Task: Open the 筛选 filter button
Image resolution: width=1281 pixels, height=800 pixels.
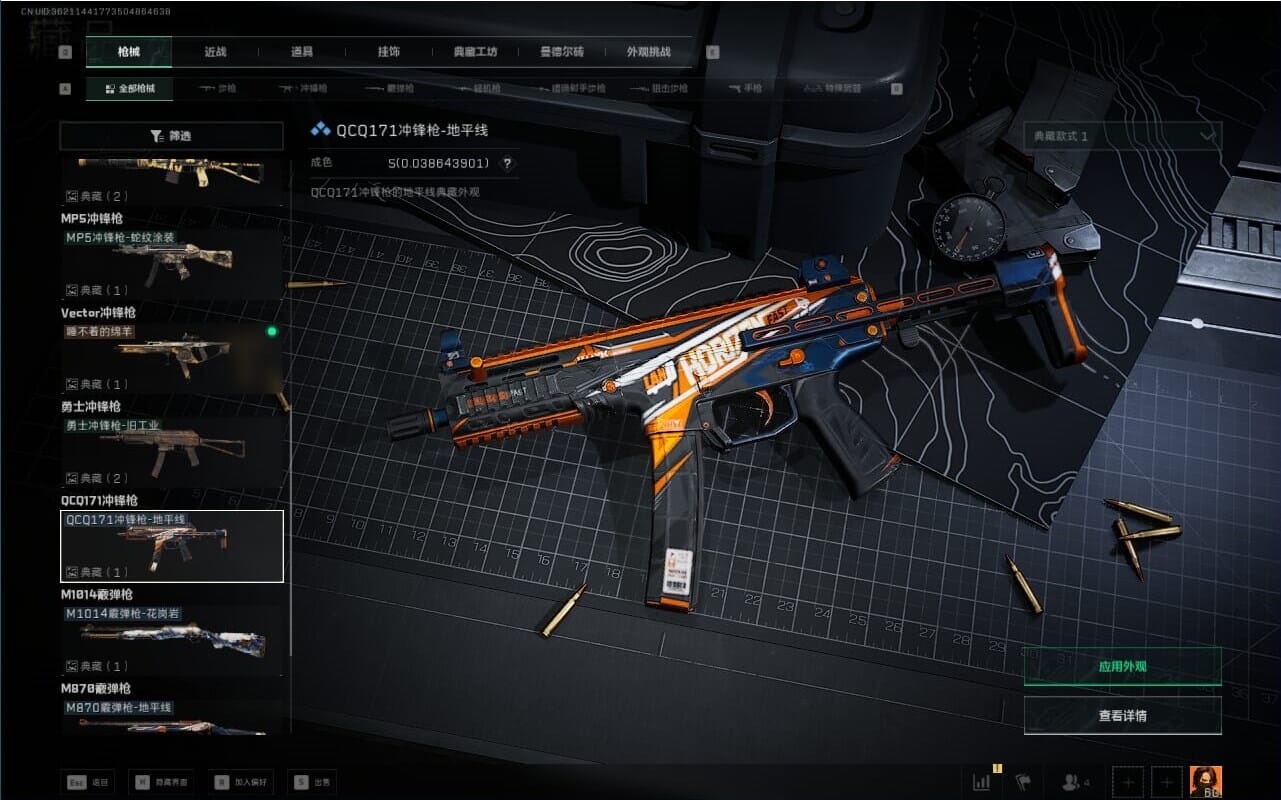Action: 172,136
